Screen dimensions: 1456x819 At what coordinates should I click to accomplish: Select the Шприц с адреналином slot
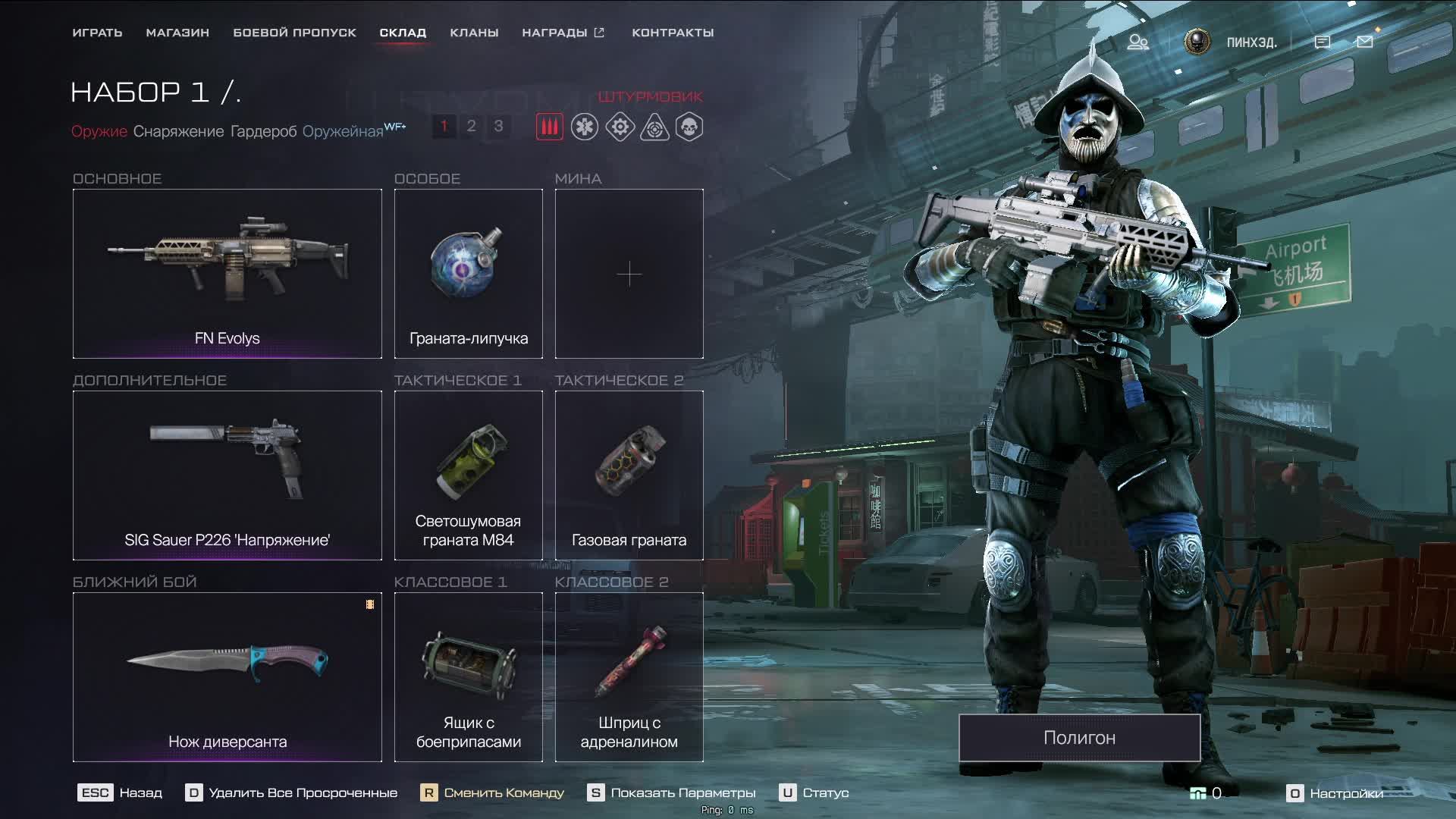point(629,676)
